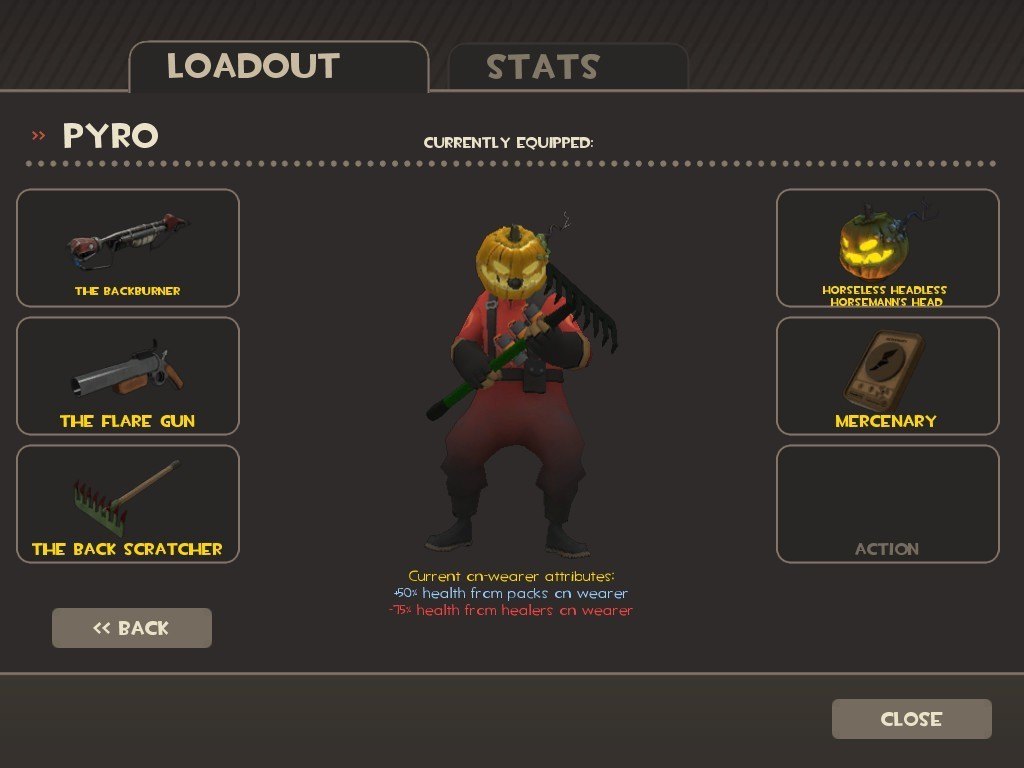Click the Mercenary badge slot

887,376
